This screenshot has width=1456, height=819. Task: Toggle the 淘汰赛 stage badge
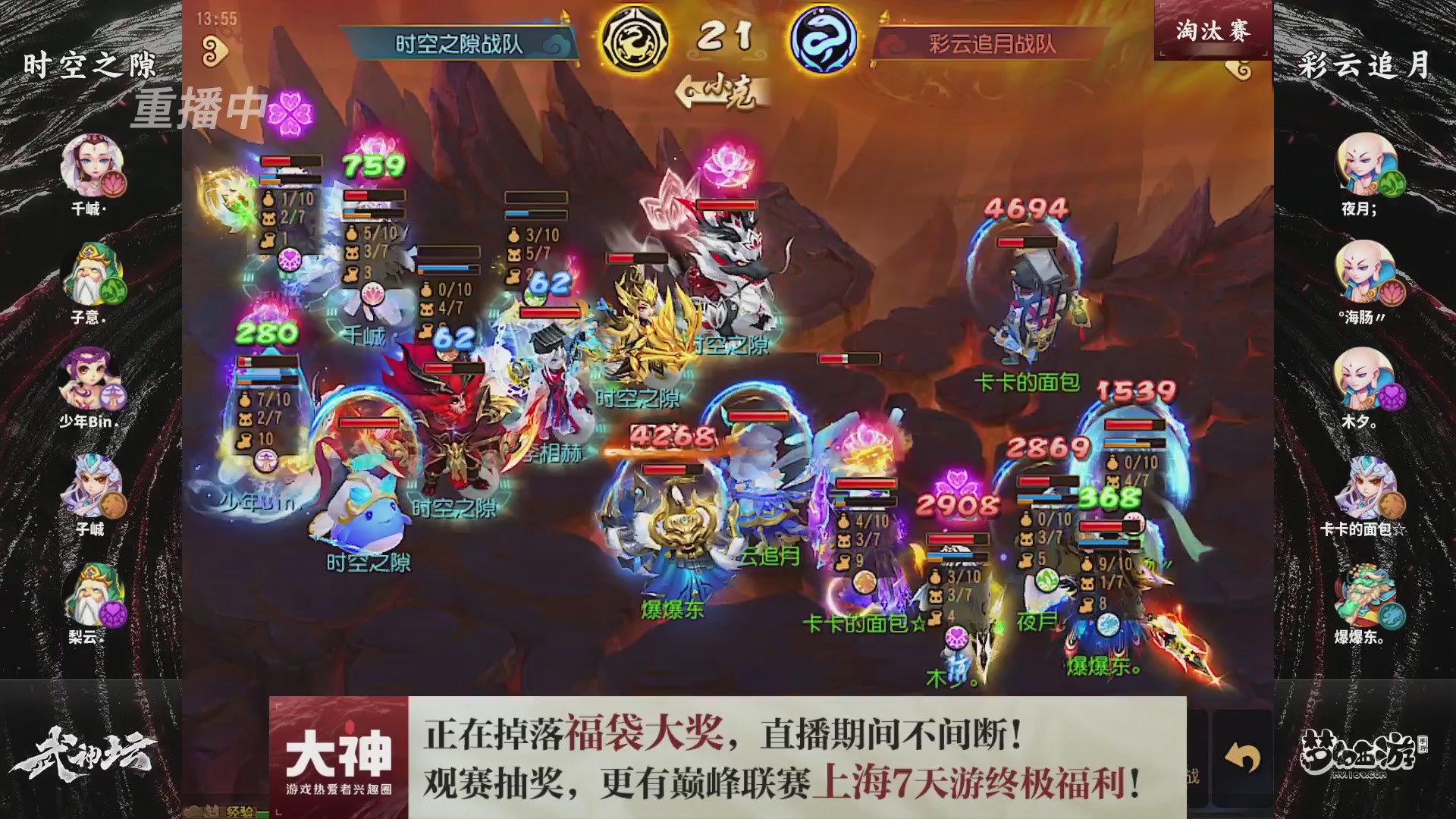tap(1213, 30)
